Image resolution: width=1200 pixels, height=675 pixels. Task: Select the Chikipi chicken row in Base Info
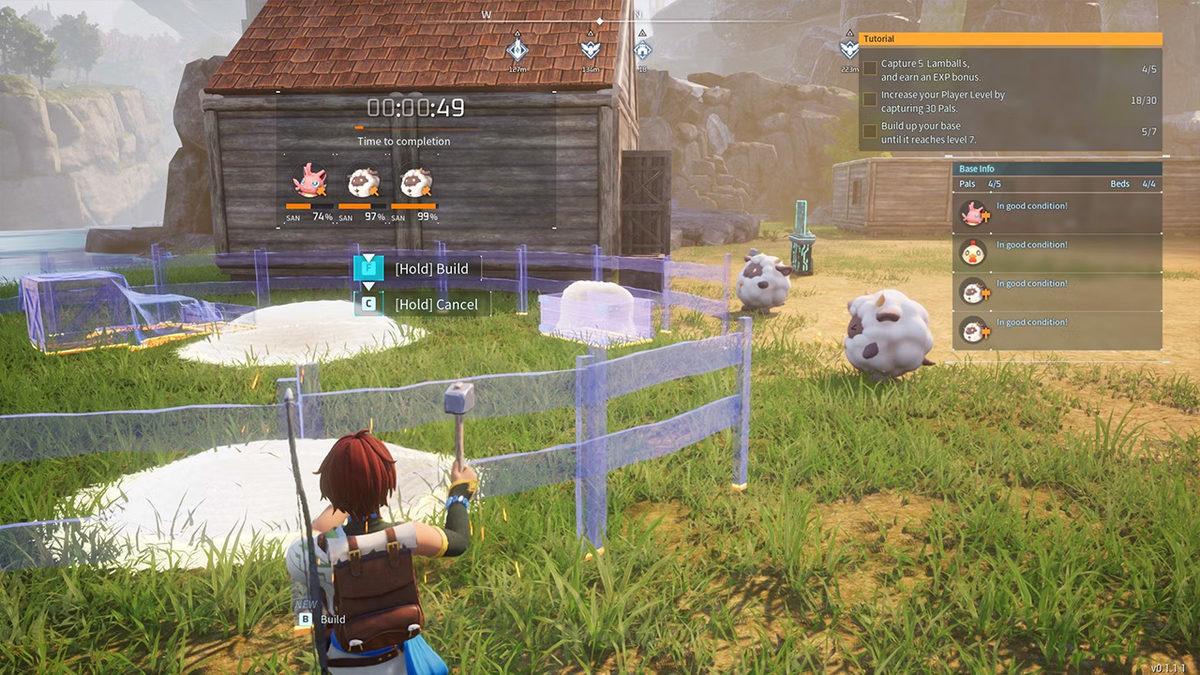(1056, 252)
